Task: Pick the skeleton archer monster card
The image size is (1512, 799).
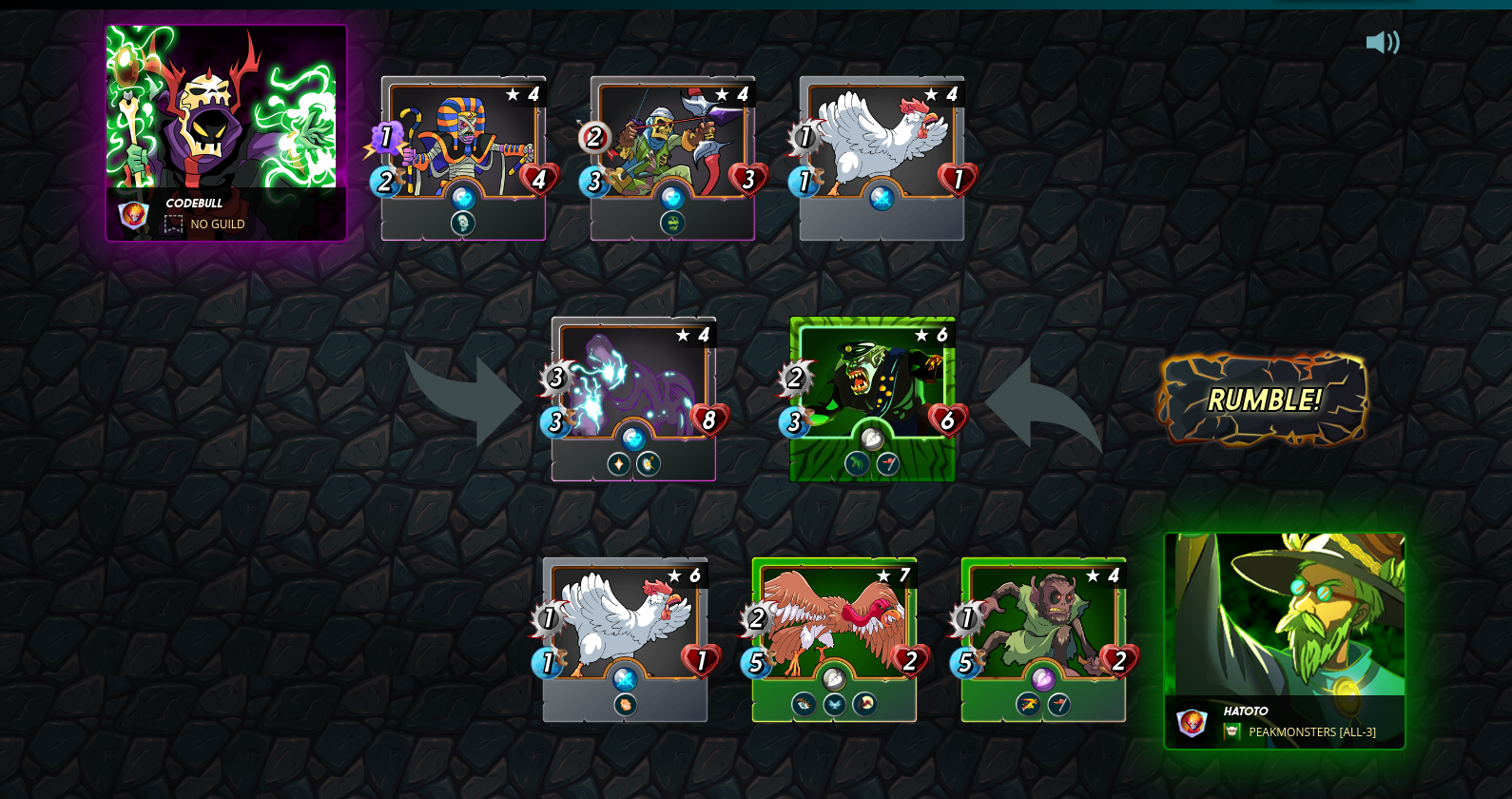Action: [673, 158]
